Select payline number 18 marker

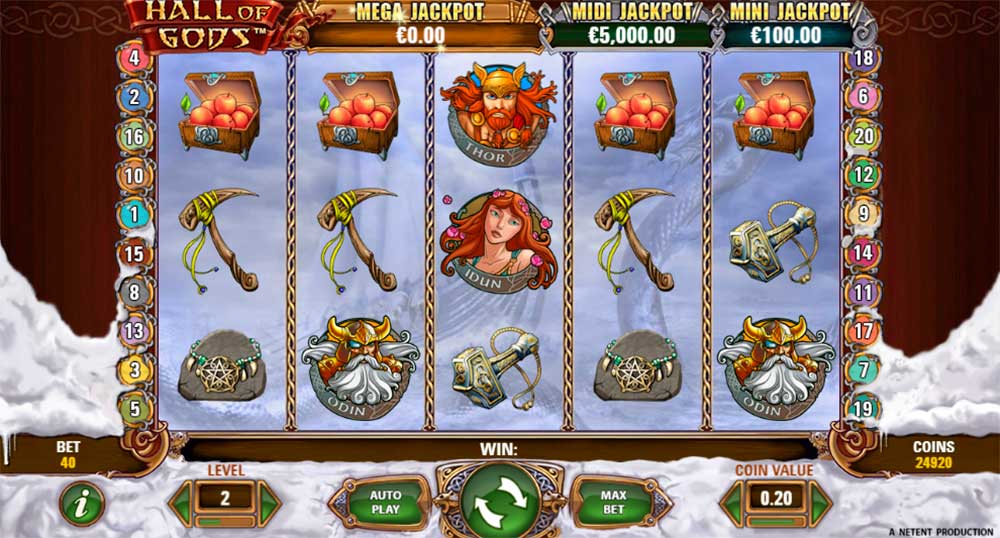click(863, 58)
